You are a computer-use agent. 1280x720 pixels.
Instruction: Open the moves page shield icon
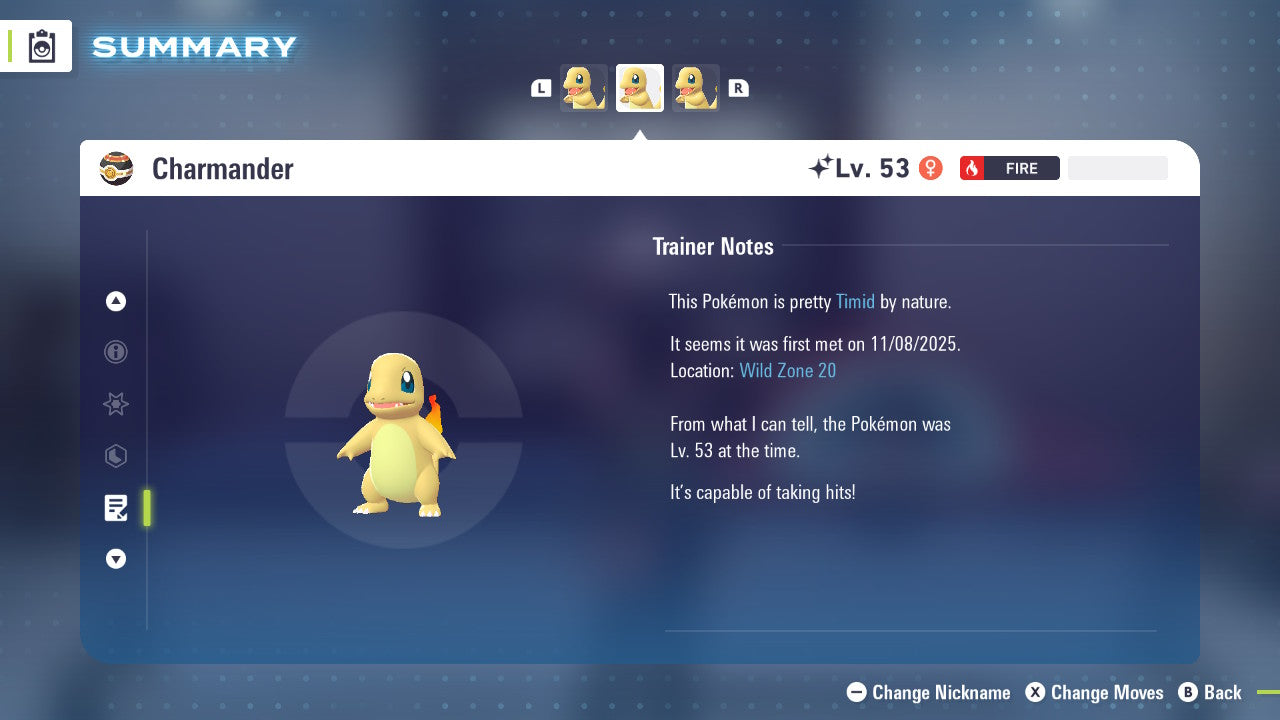pyautogui.click(x=115, y=456)
